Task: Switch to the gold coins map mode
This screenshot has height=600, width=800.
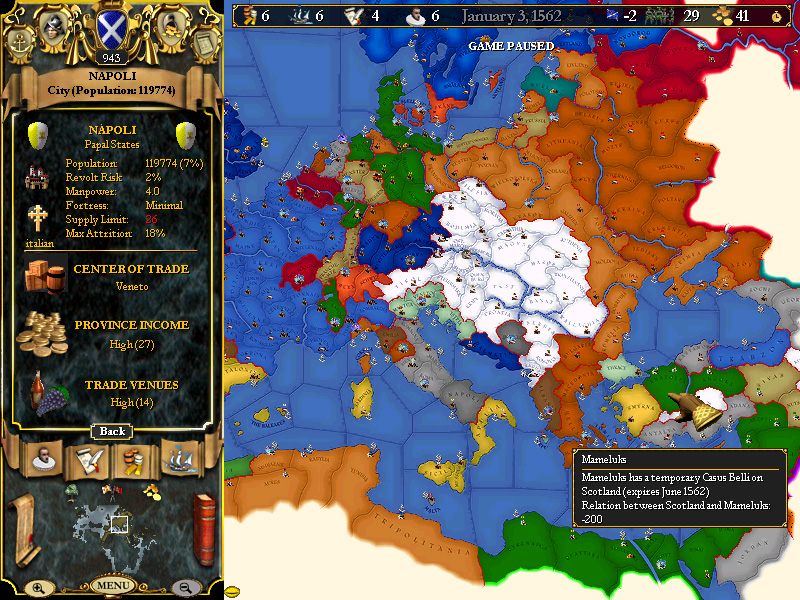Action: click(x=151, y=490)
